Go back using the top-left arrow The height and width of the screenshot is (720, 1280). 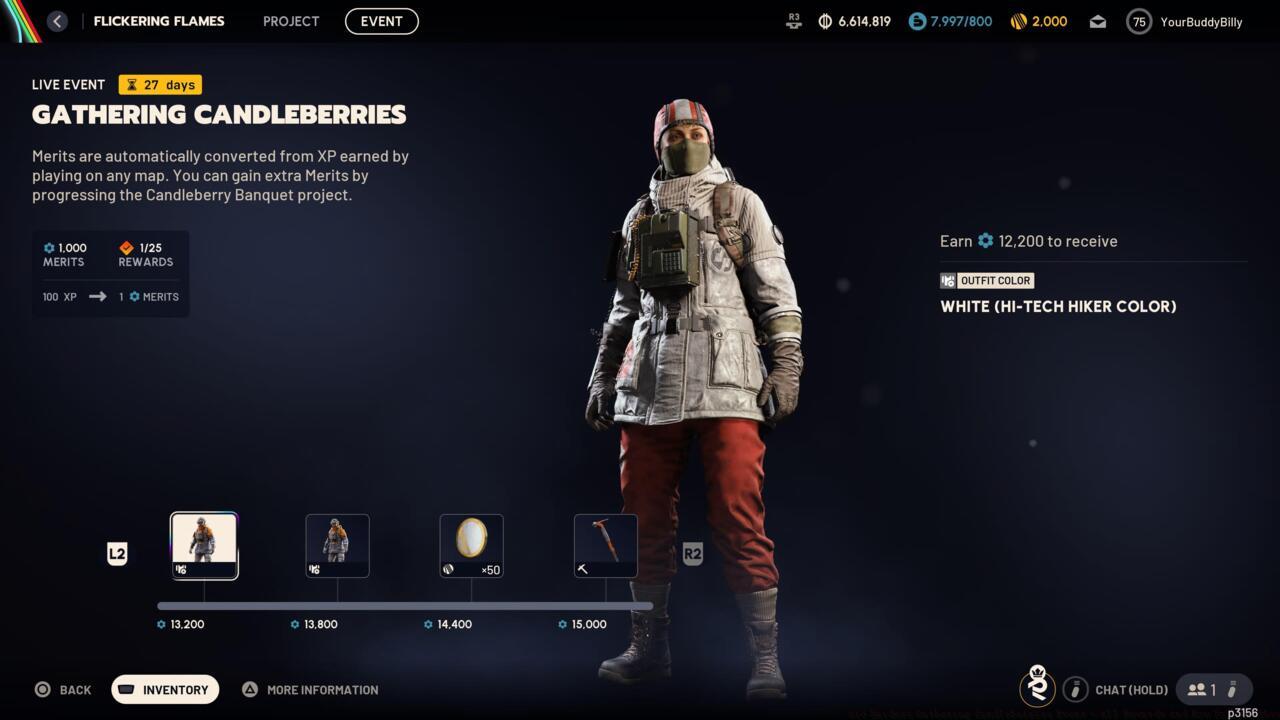57,21
